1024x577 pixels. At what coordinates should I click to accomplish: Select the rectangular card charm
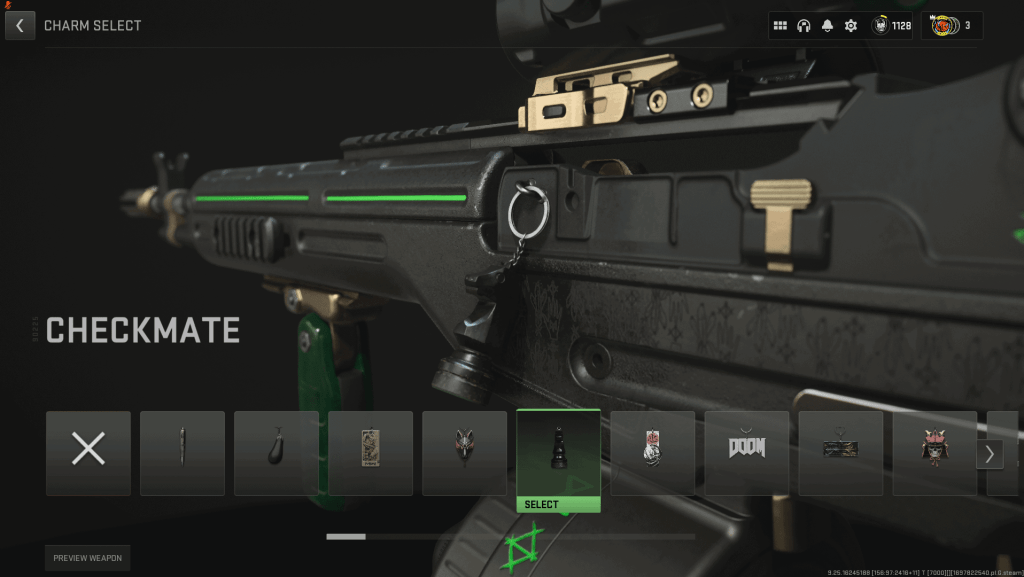[x=370, y=453]
